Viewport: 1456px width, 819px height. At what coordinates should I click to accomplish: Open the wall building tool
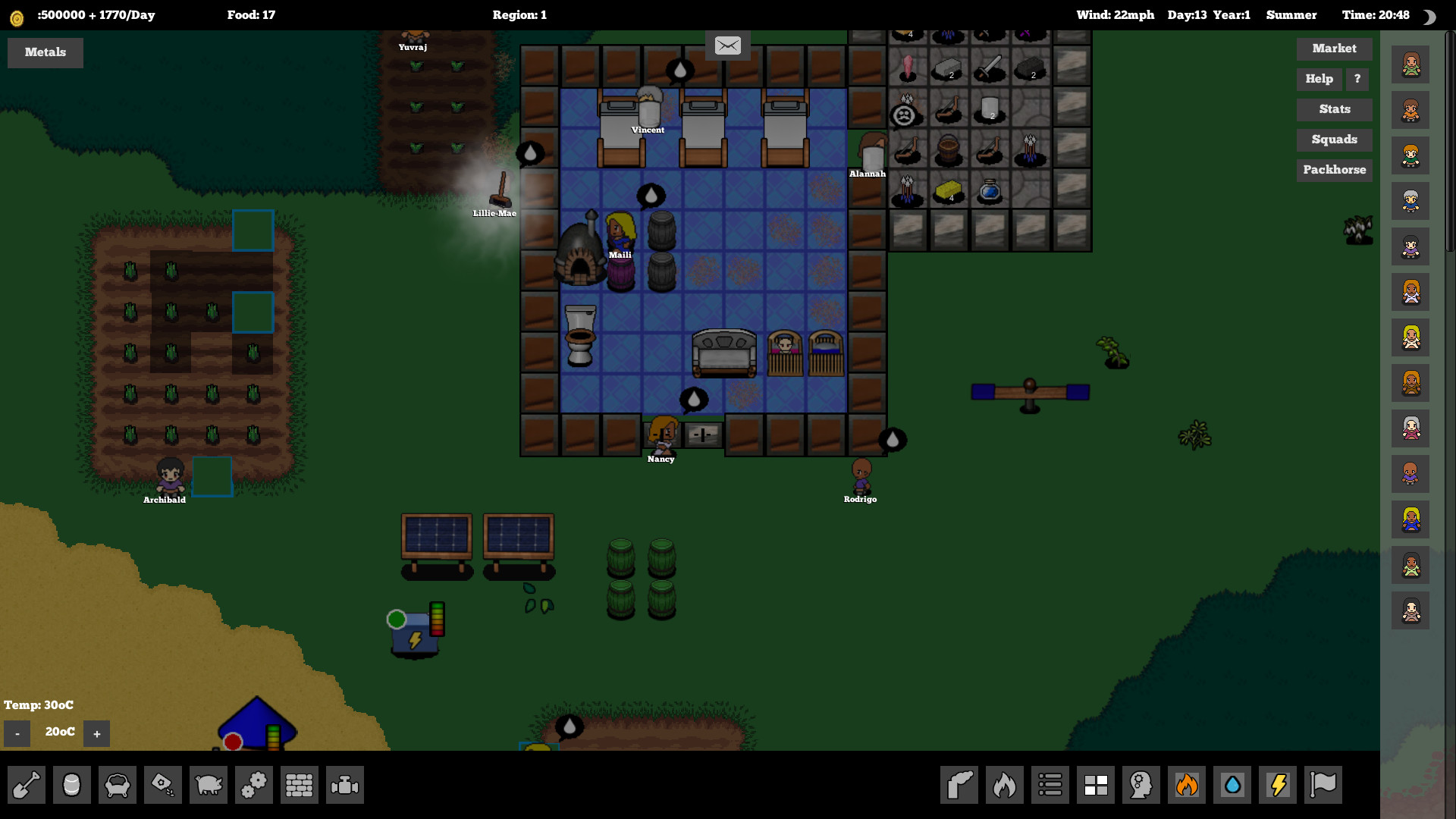(x=300, y=785)
